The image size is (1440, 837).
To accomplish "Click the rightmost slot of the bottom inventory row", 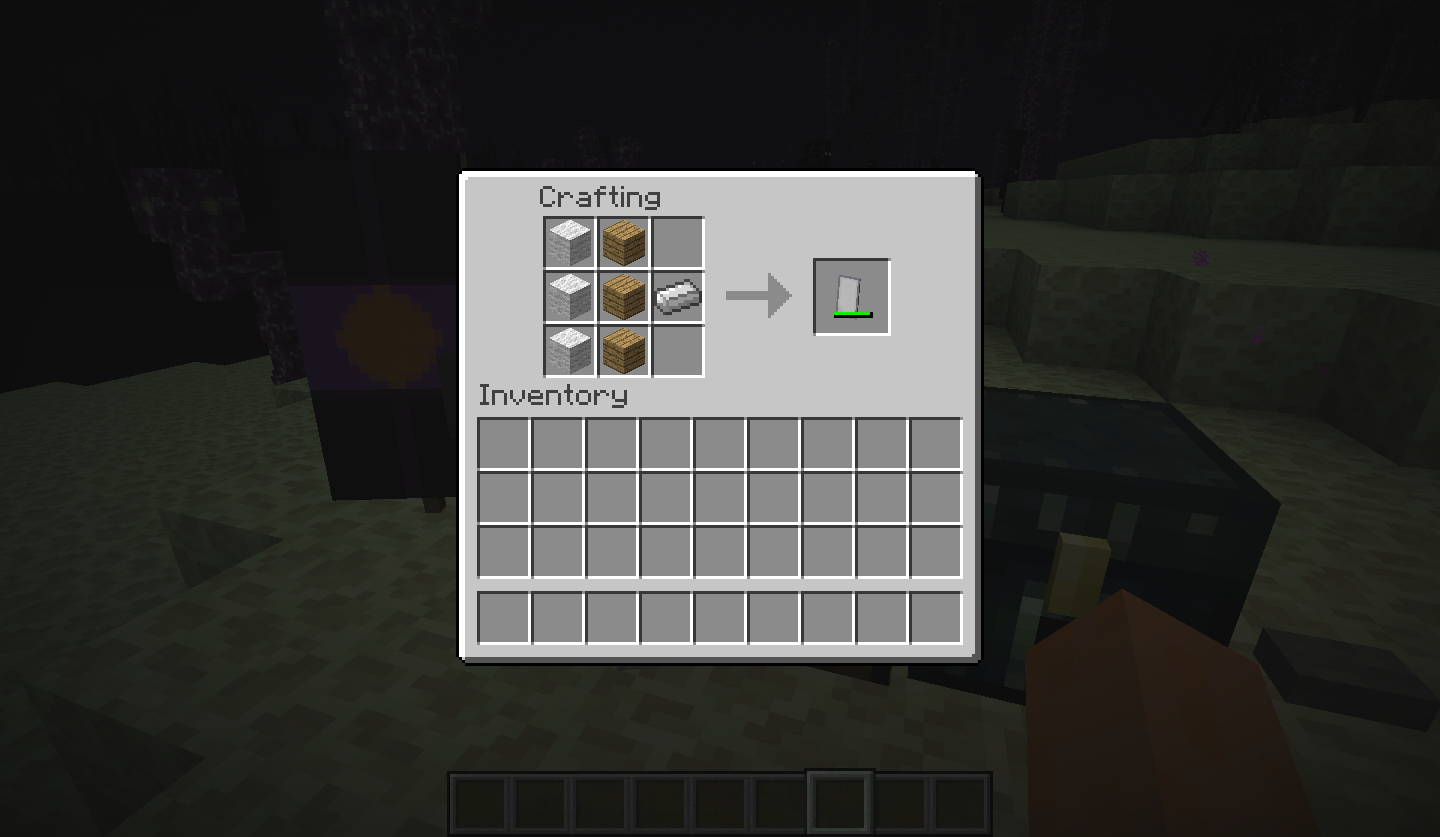I will point(937,616).
